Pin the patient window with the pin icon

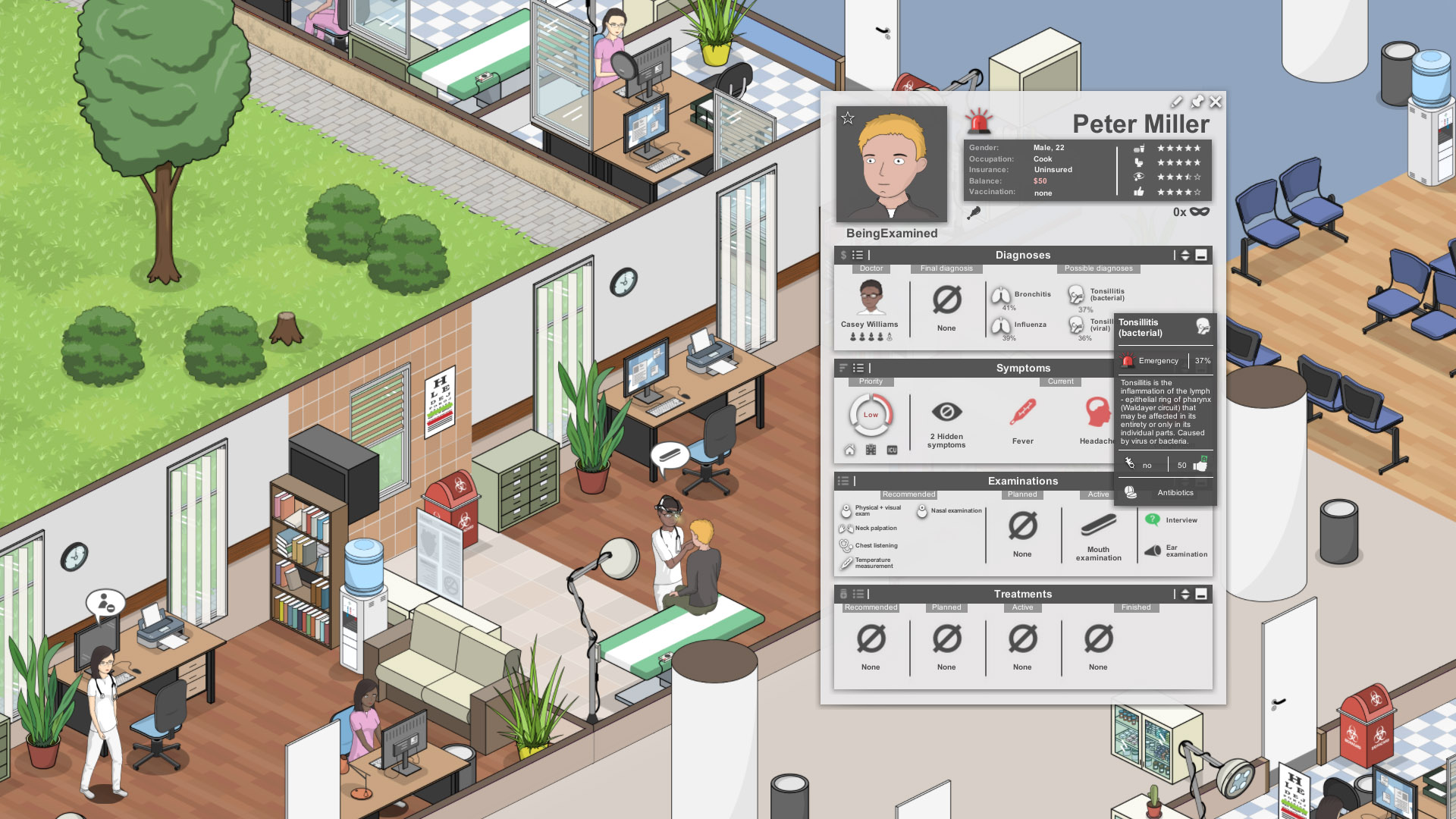1198,102
